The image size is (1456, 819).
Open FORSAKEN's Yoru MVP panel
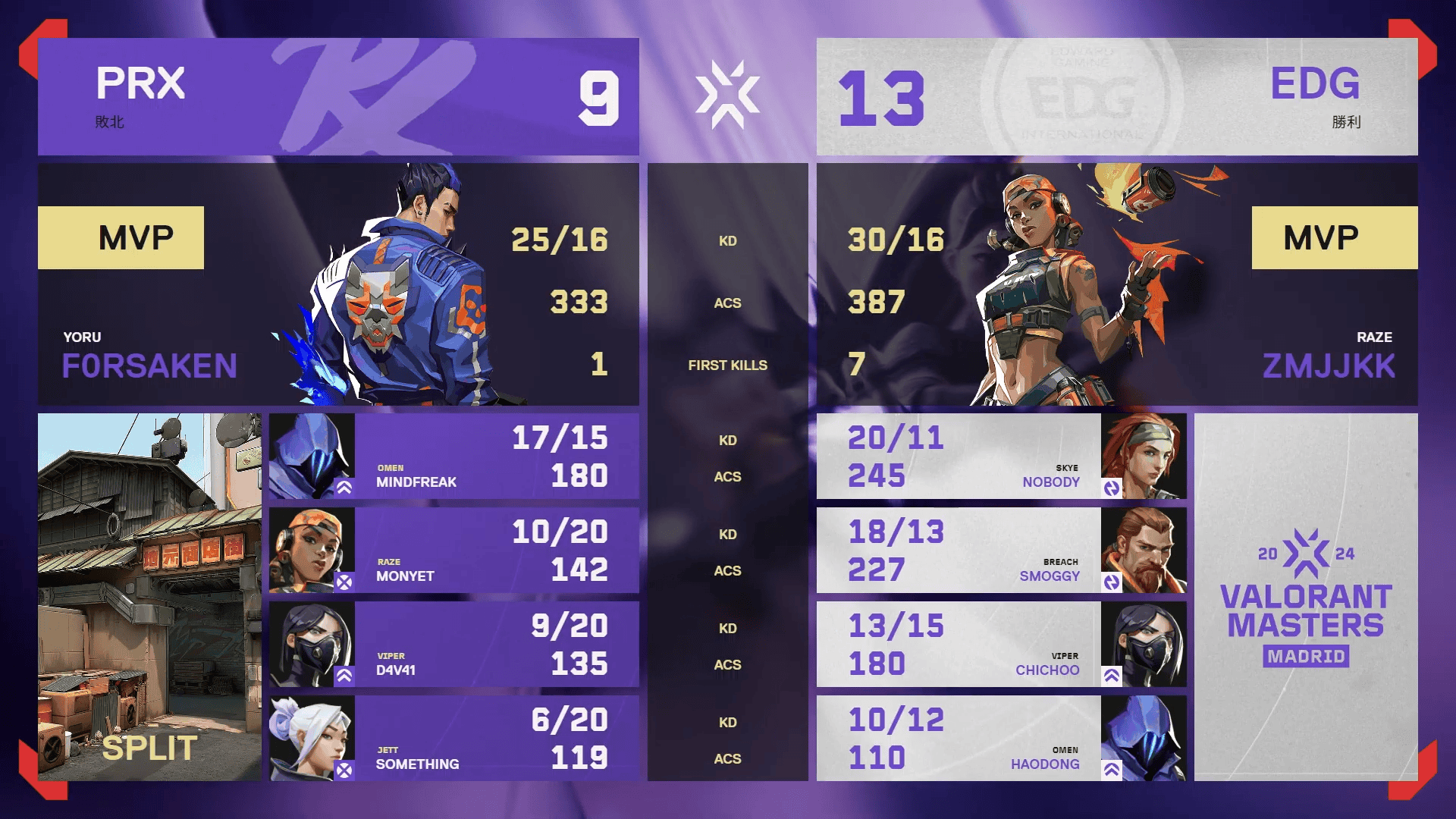338,284
